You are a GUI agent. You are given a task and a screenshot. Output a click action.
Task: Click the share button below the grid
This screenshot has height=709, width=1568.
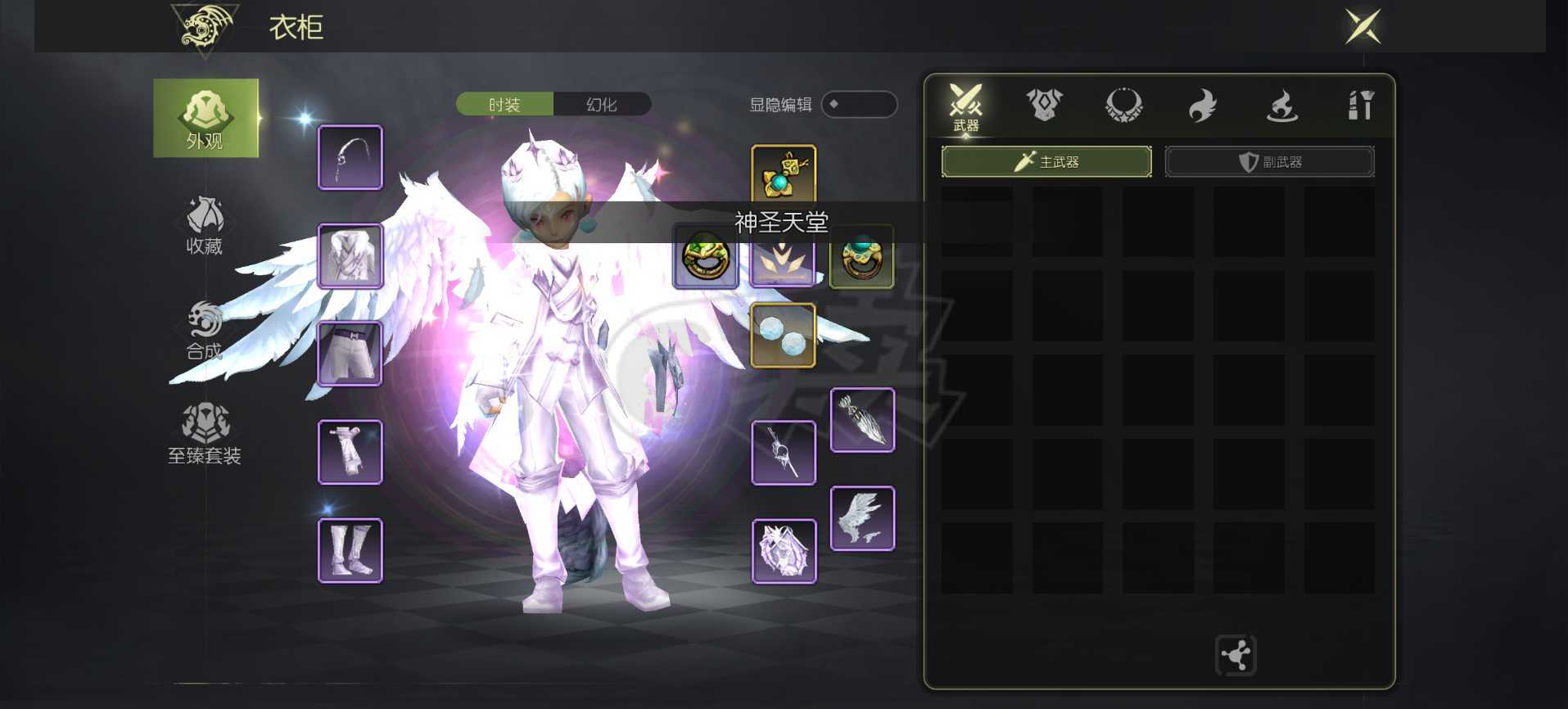point(1236,655)
